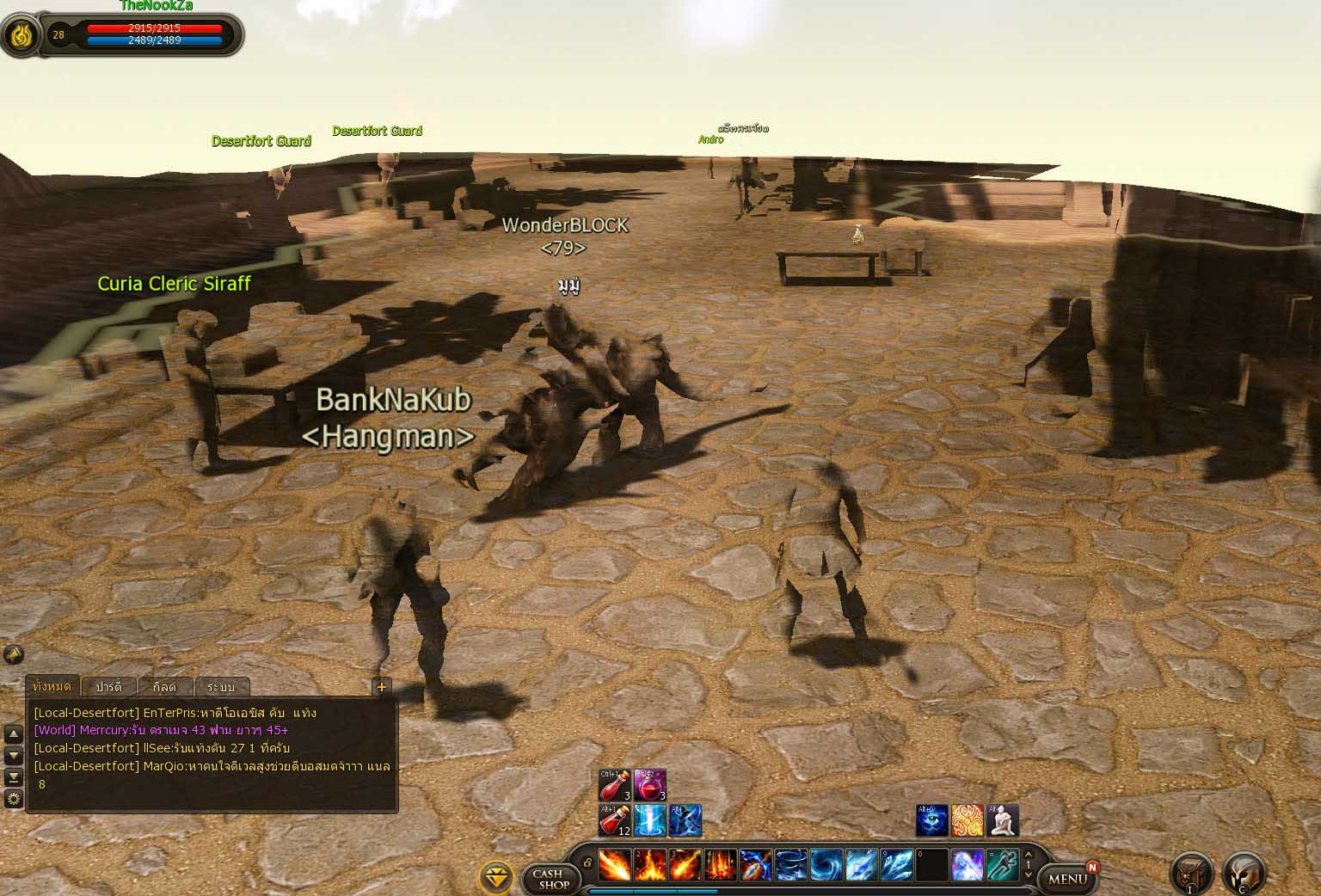Open chat settings gear icon
Screen dimensions: 1321x896
coord(14,799)
